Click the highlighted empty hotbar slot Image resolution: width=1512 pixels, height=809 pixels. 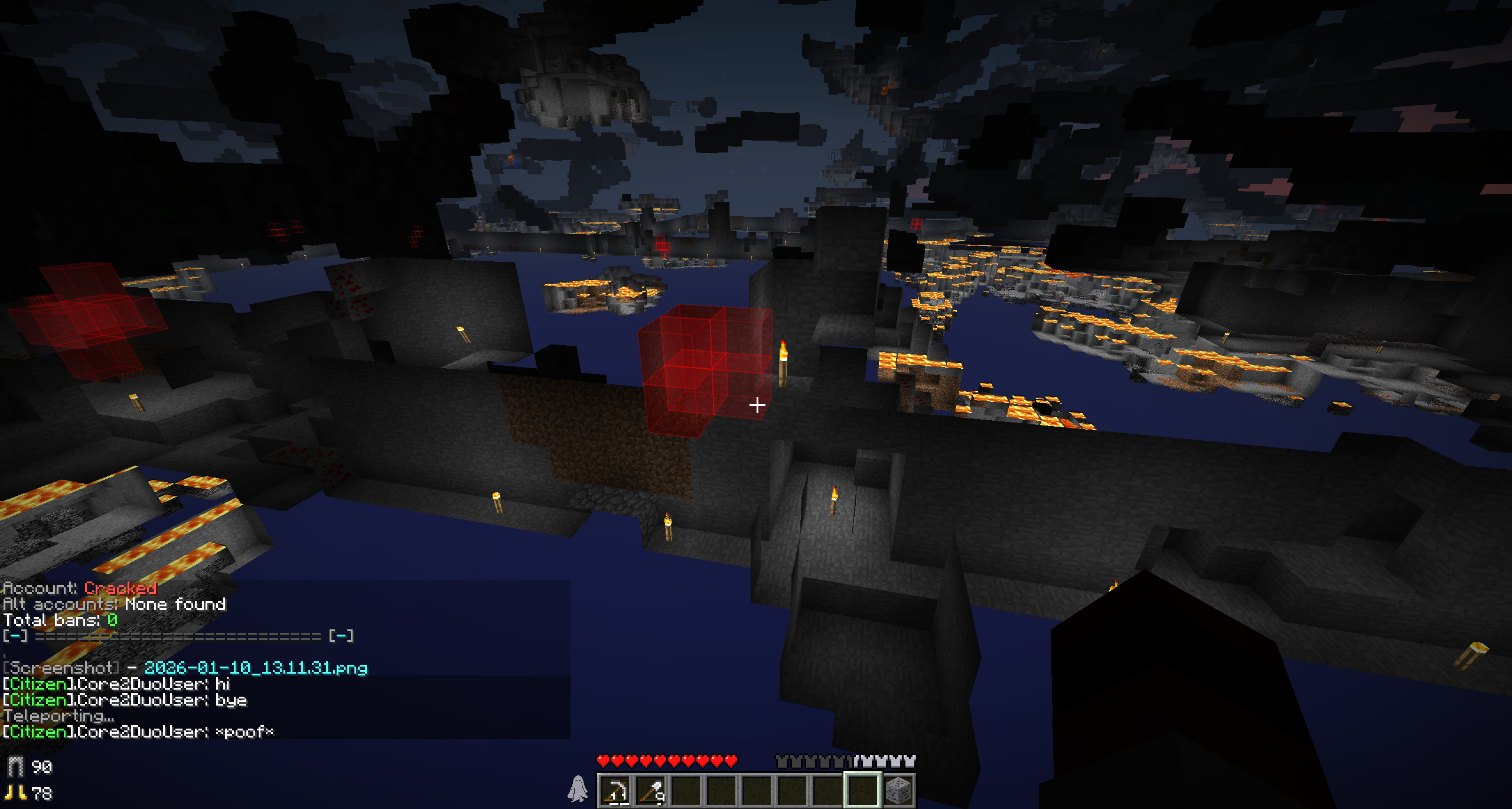click(x=863, y=791)
